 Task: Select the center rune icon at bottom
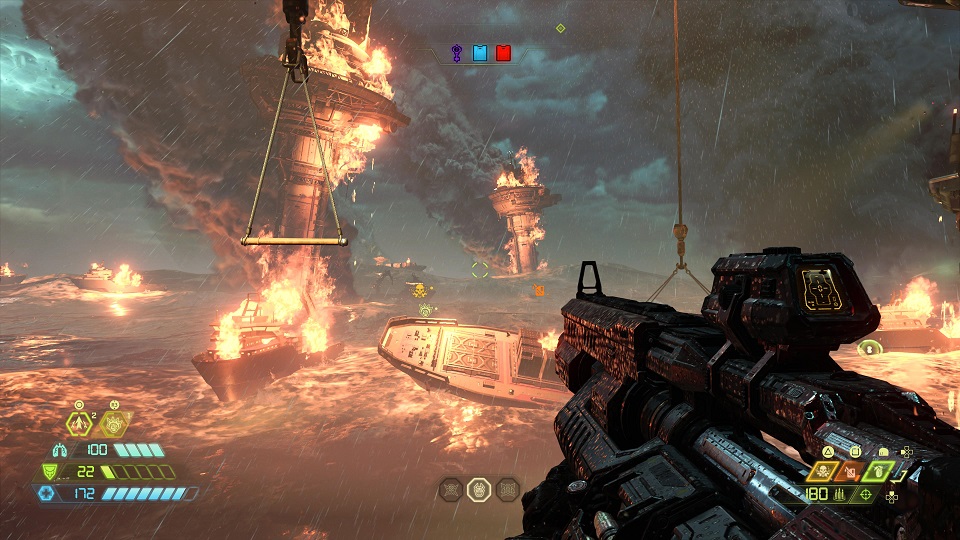pyautogui.click(x=480, y=489)
